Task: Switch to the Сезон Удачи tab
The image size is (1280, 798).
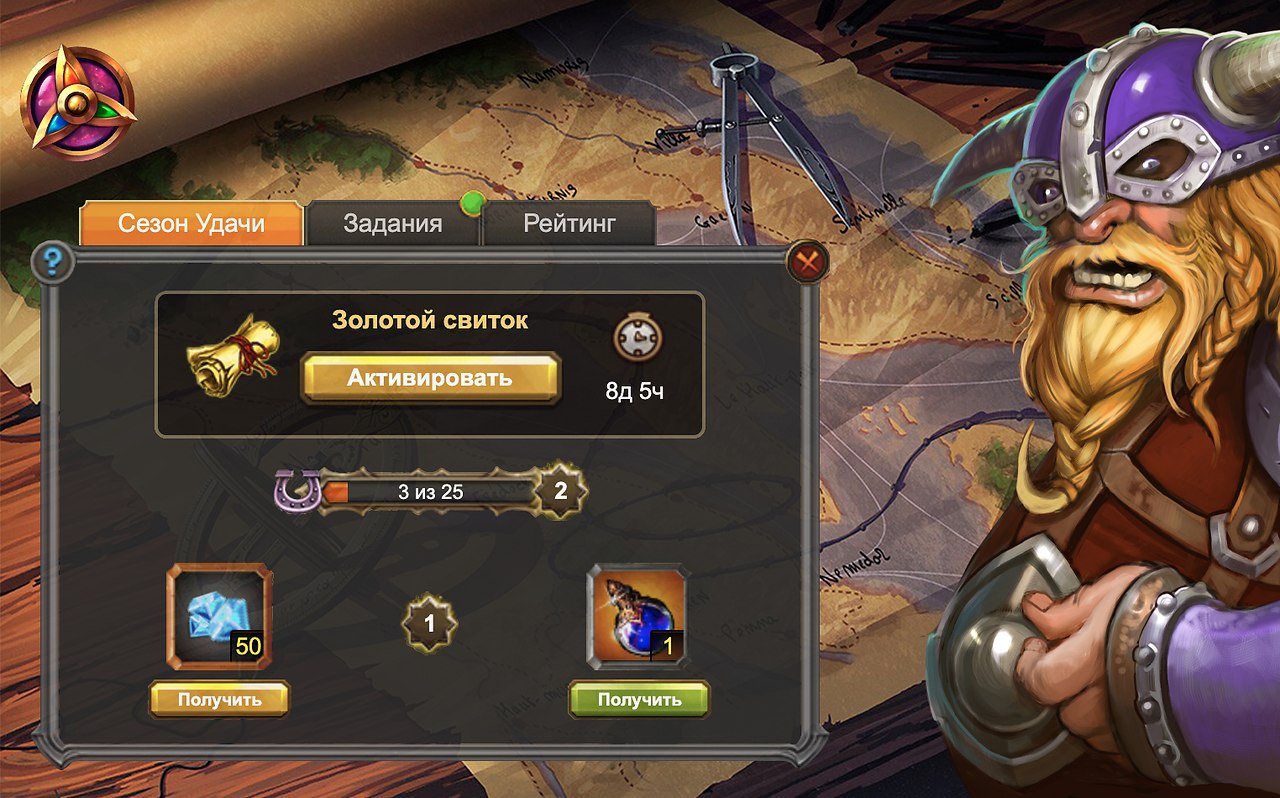Action: pyautogui.click(x=191, y=223)
